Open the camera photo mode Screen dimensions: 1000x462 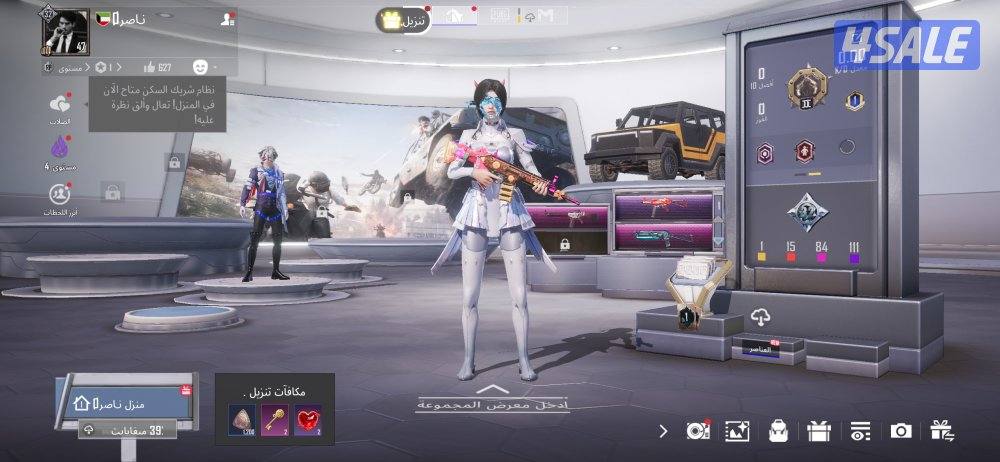click(901, 431)
